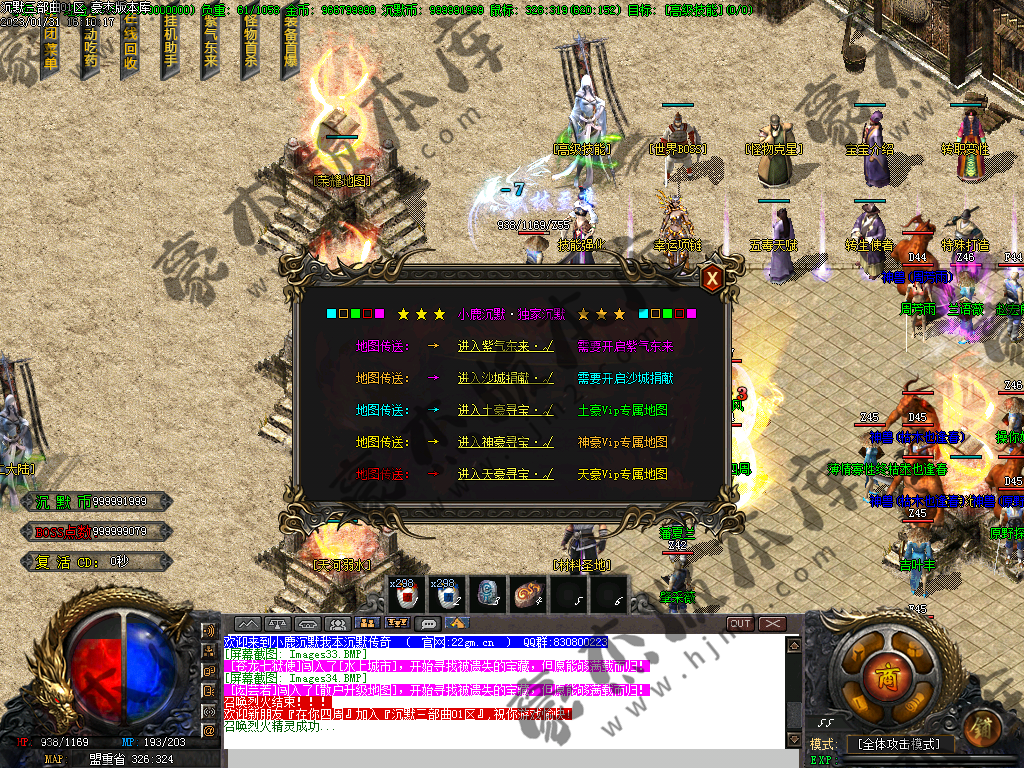Close the map teleport dialog
This screenshot has height=768, width=1024.
coord(711,278)
